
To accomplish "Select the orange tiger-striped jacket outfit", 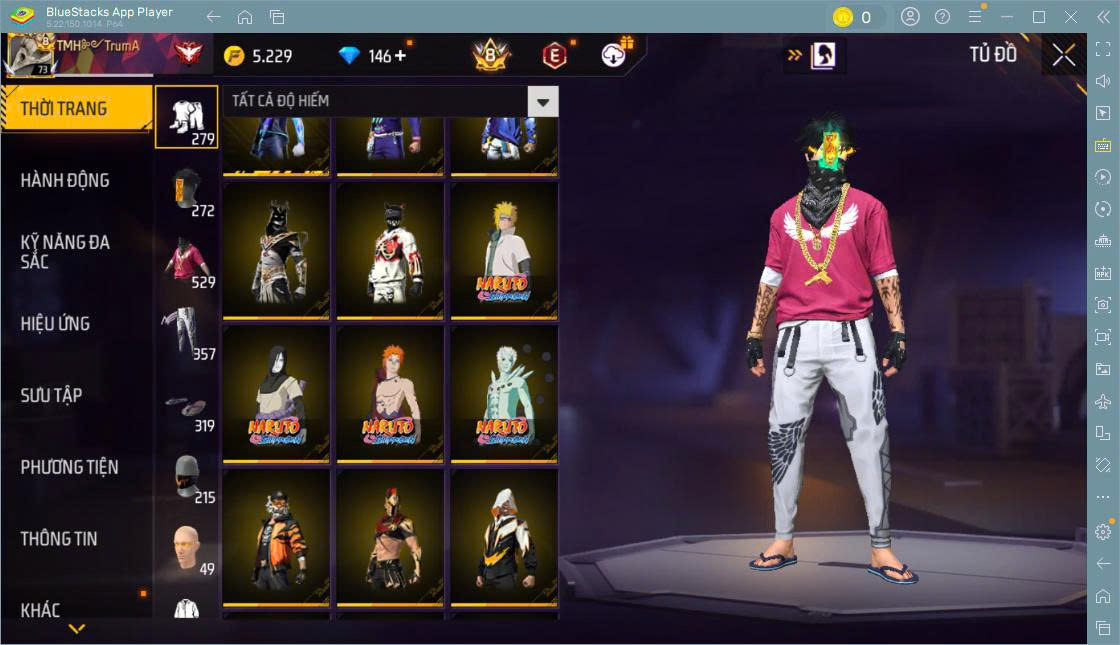I will pos(276,538).
